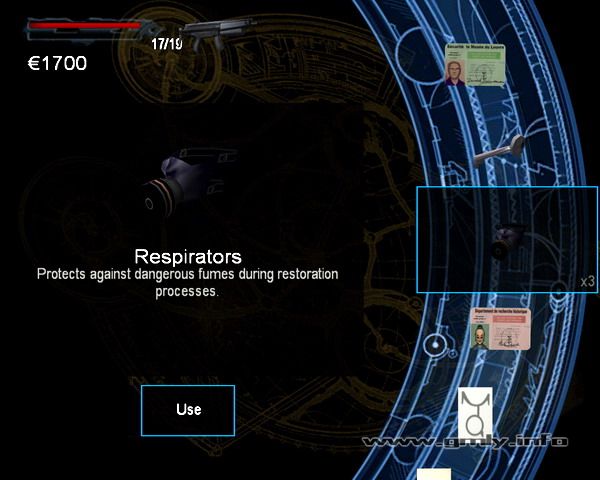Select the white symbol drawing item

(x=475, y=413)
